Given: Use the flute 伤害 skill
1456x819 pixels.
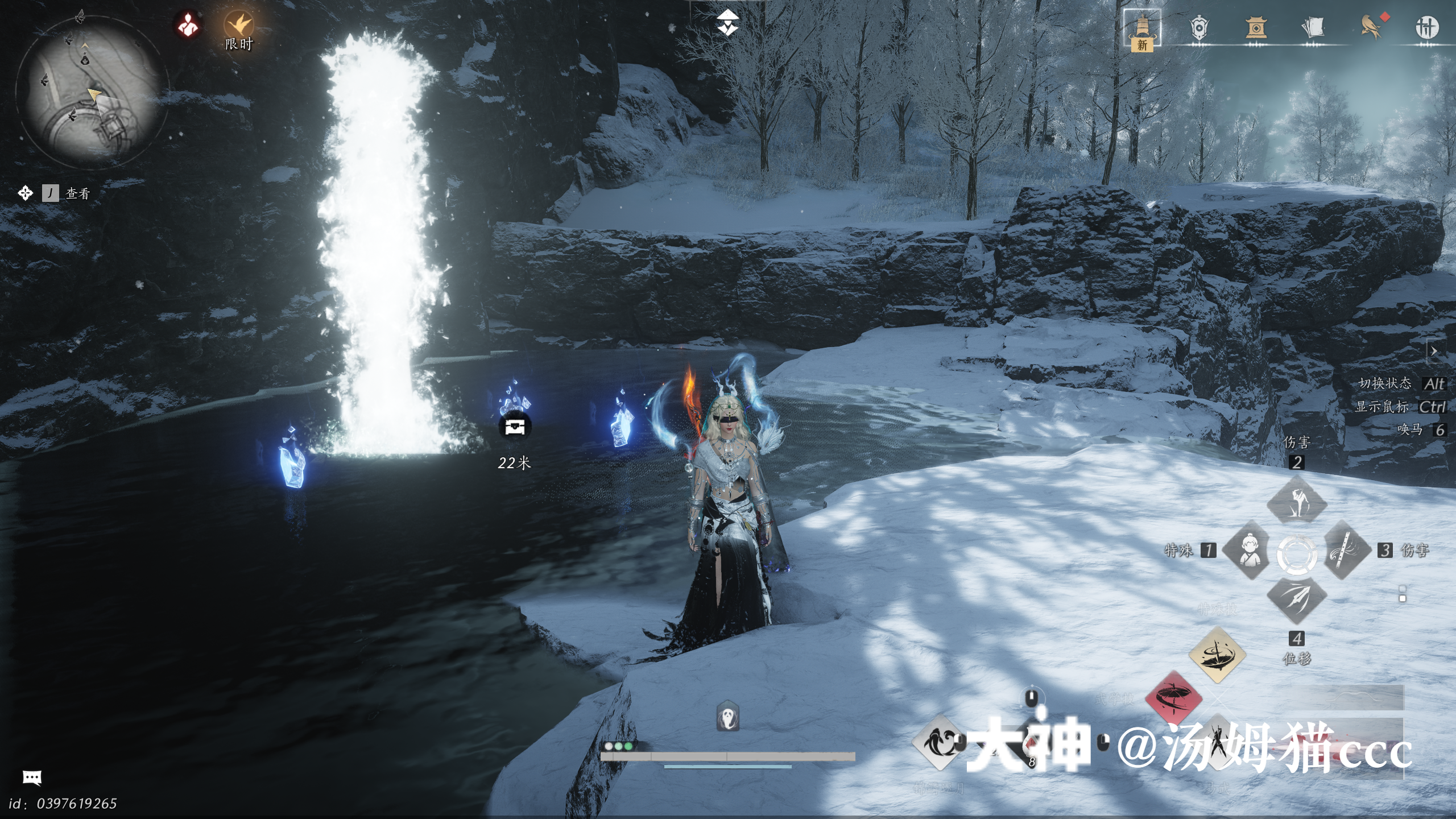Looking at the screenshot, I should (1346, 550).
